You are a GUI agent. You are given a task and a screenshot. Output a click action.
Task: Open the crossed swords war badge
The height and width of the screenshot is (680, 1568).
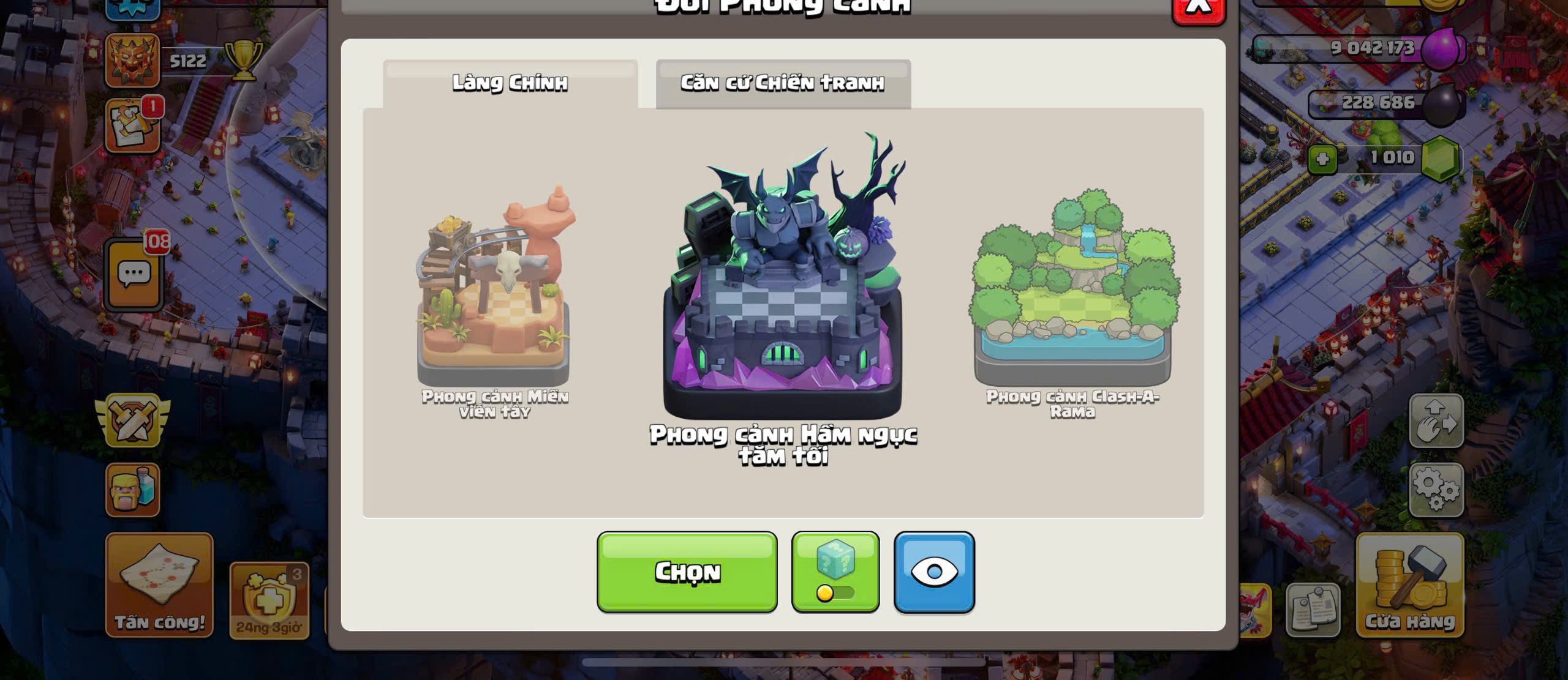[x=133, y=420]
